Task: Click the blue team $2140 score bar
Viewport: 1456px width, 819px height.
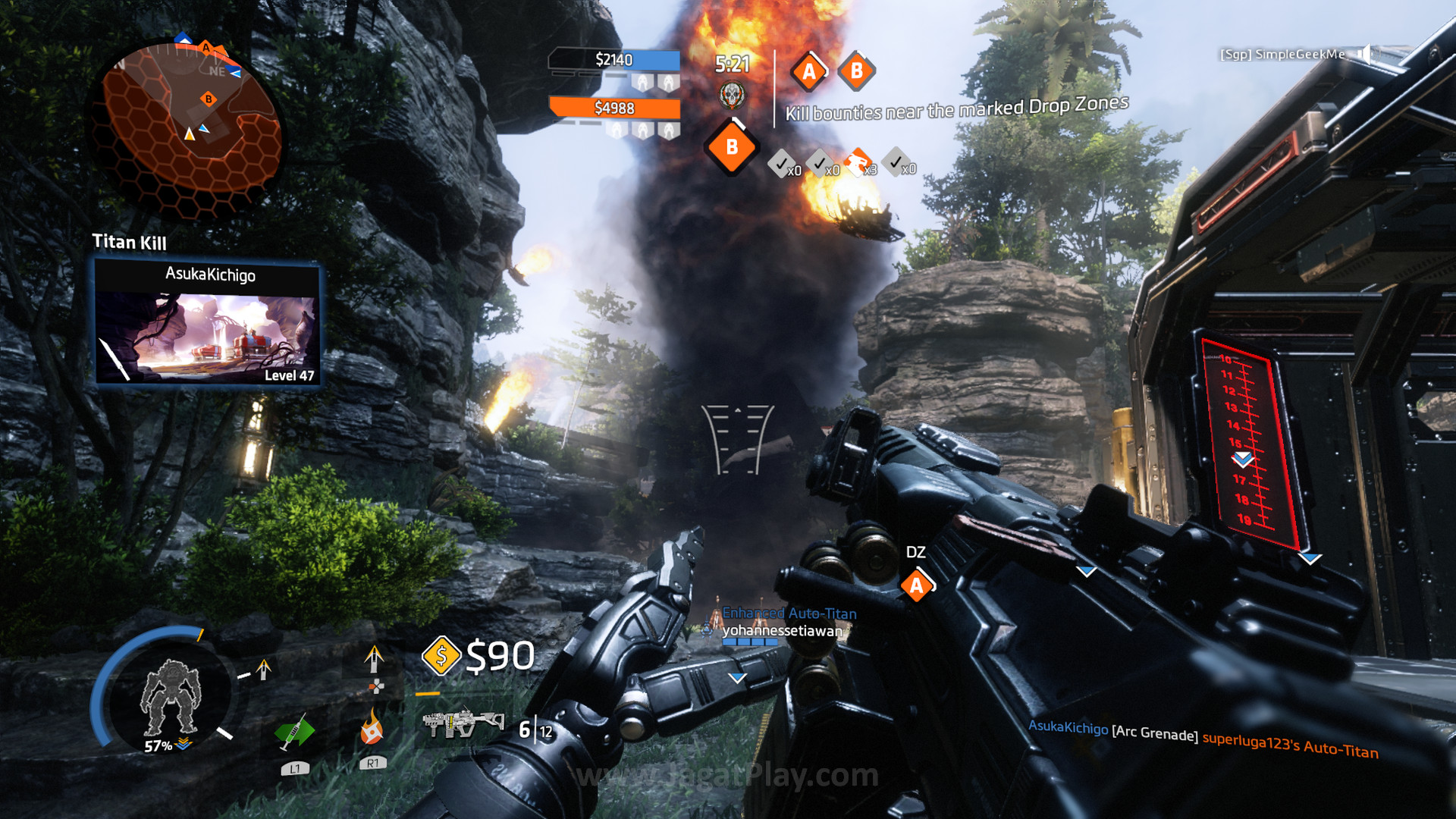Action: (x=615, y=60)
